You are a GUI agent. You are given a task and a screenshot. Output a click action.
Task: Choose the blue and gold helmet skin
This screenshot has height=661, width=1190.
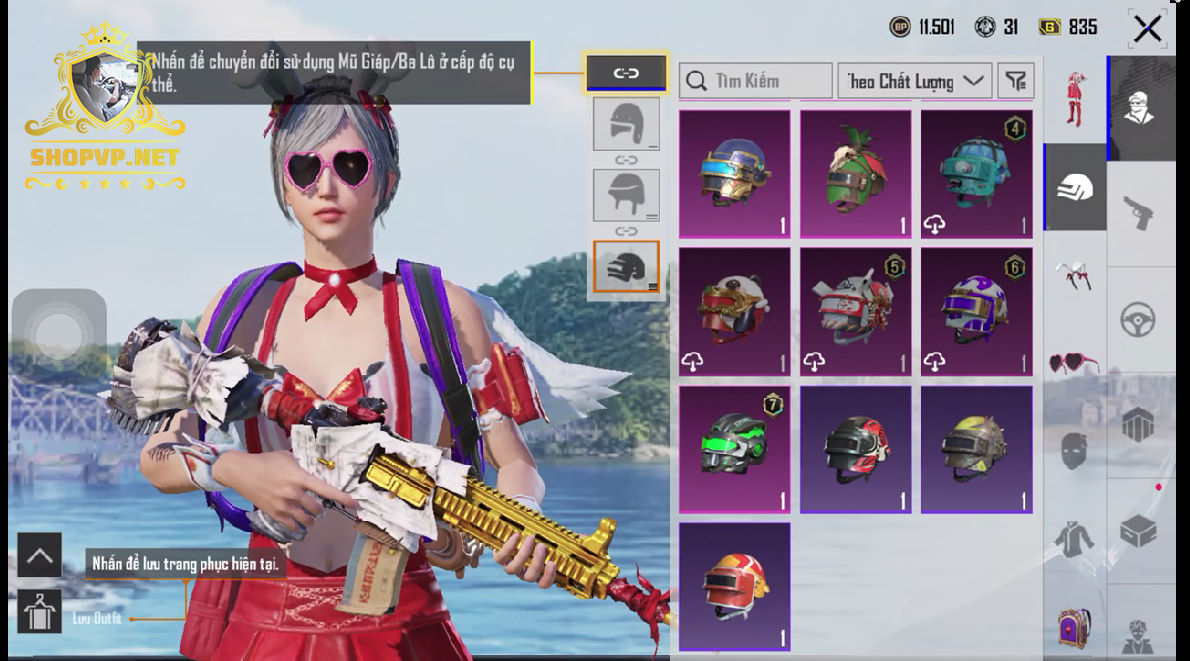pos(735,174)
